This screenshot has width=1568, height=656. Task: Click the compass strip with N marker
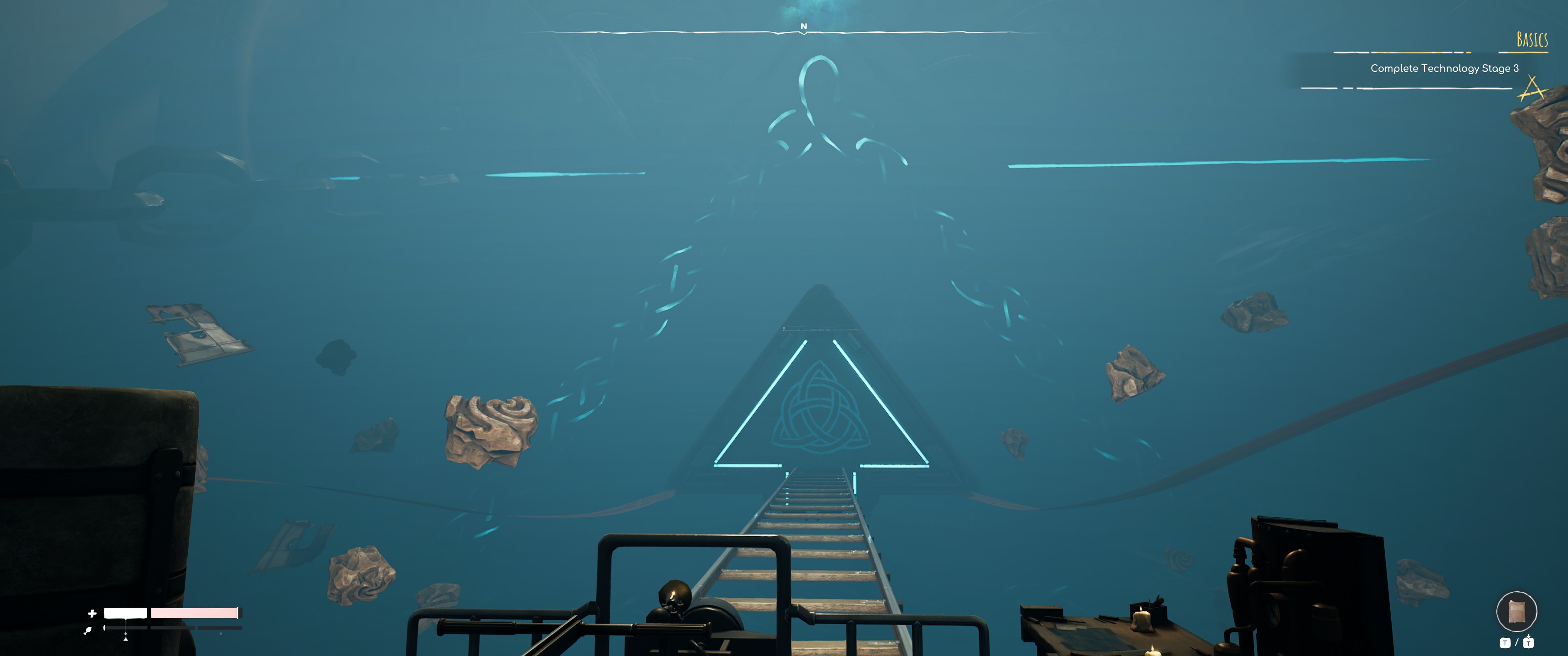click(x=804, y=31)
